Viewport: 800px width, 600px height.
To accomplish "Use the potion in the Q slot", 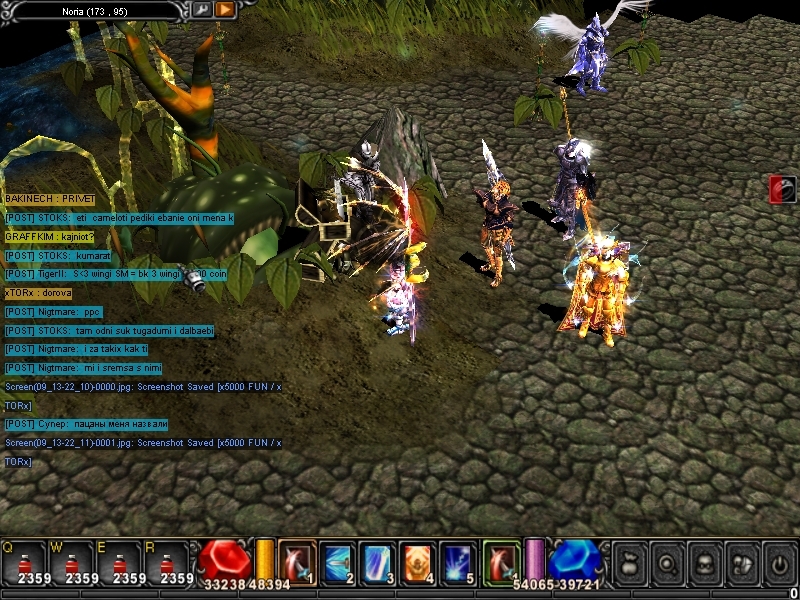I will pos(24,562).
